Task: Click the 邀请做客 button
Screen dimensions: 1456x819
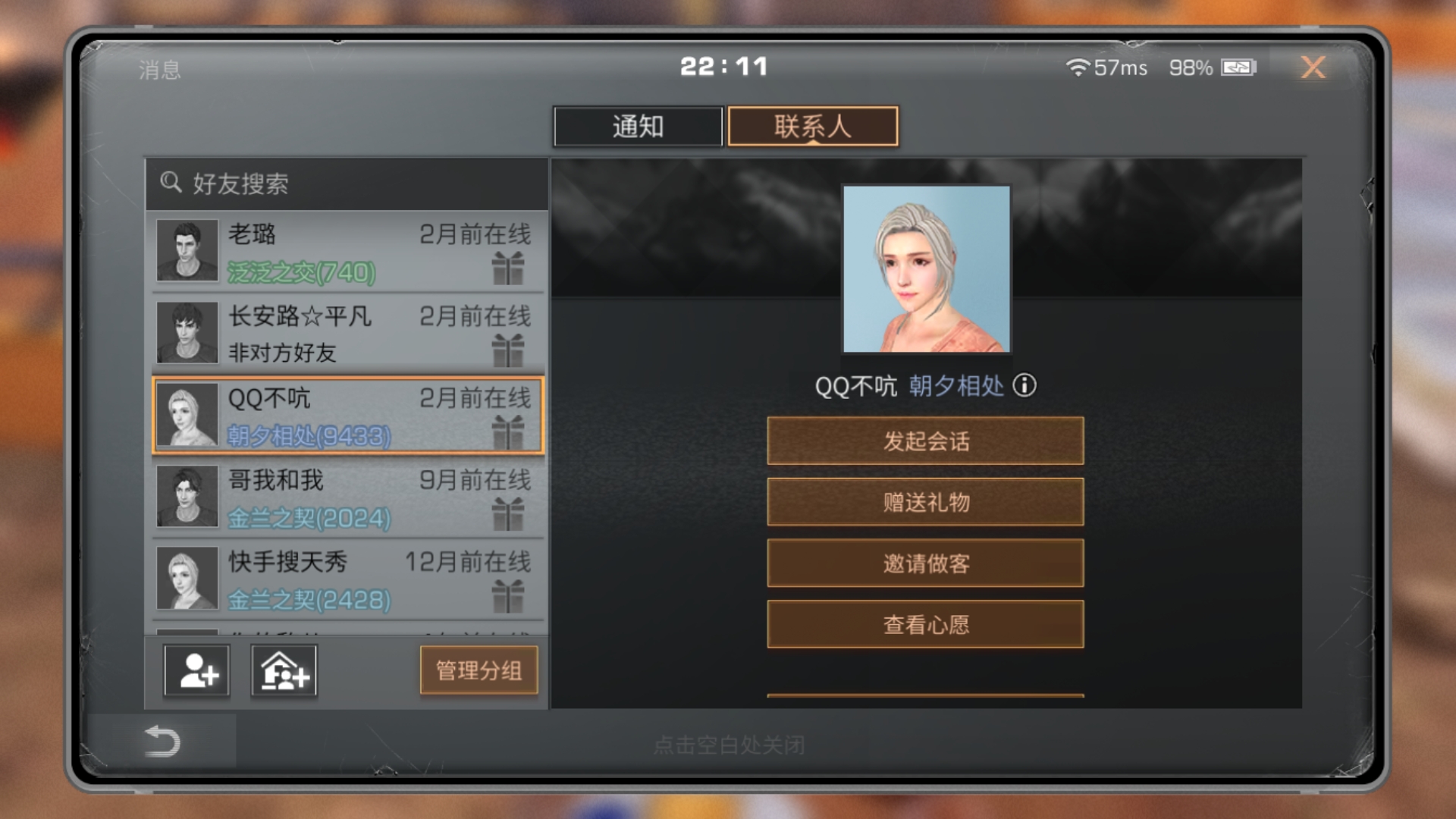Action: (926, 563)
